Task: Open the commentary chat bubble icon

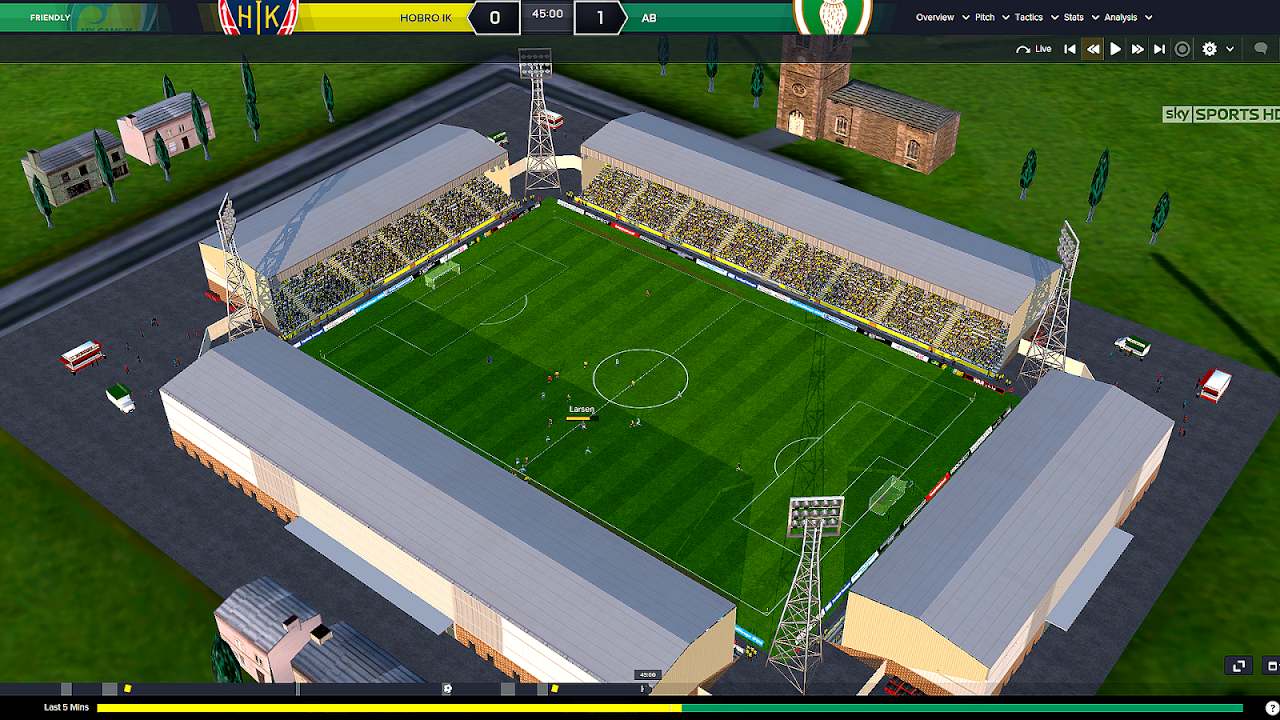Action: [x=1260, y=48]
